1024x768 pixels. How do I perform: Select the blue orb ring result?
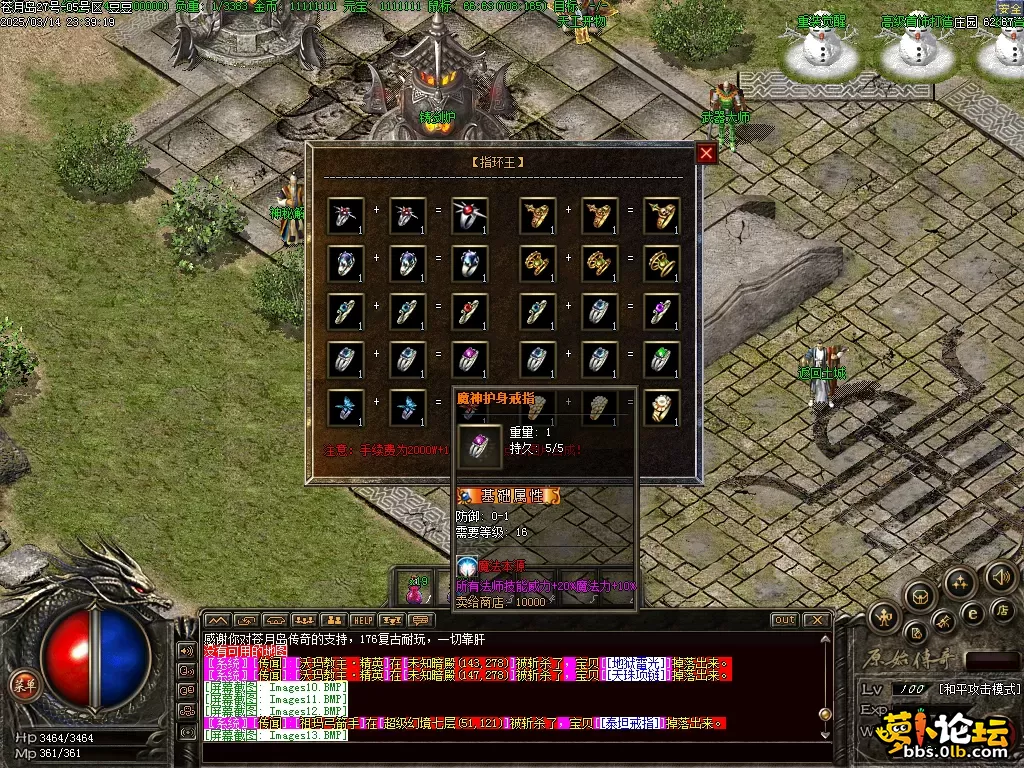[x=469, y=264]
